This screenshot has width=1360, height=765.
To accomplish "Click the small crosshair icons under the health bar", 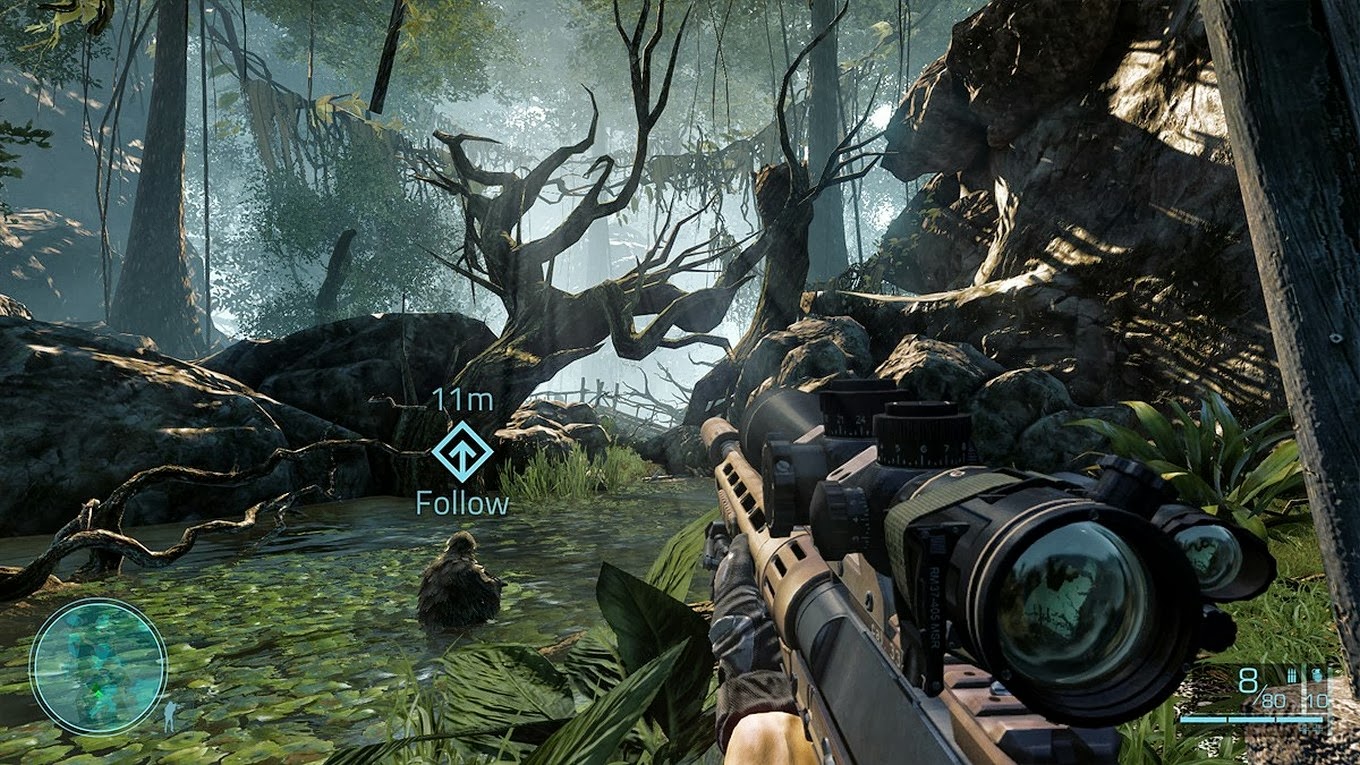I will click(1311, 727).
